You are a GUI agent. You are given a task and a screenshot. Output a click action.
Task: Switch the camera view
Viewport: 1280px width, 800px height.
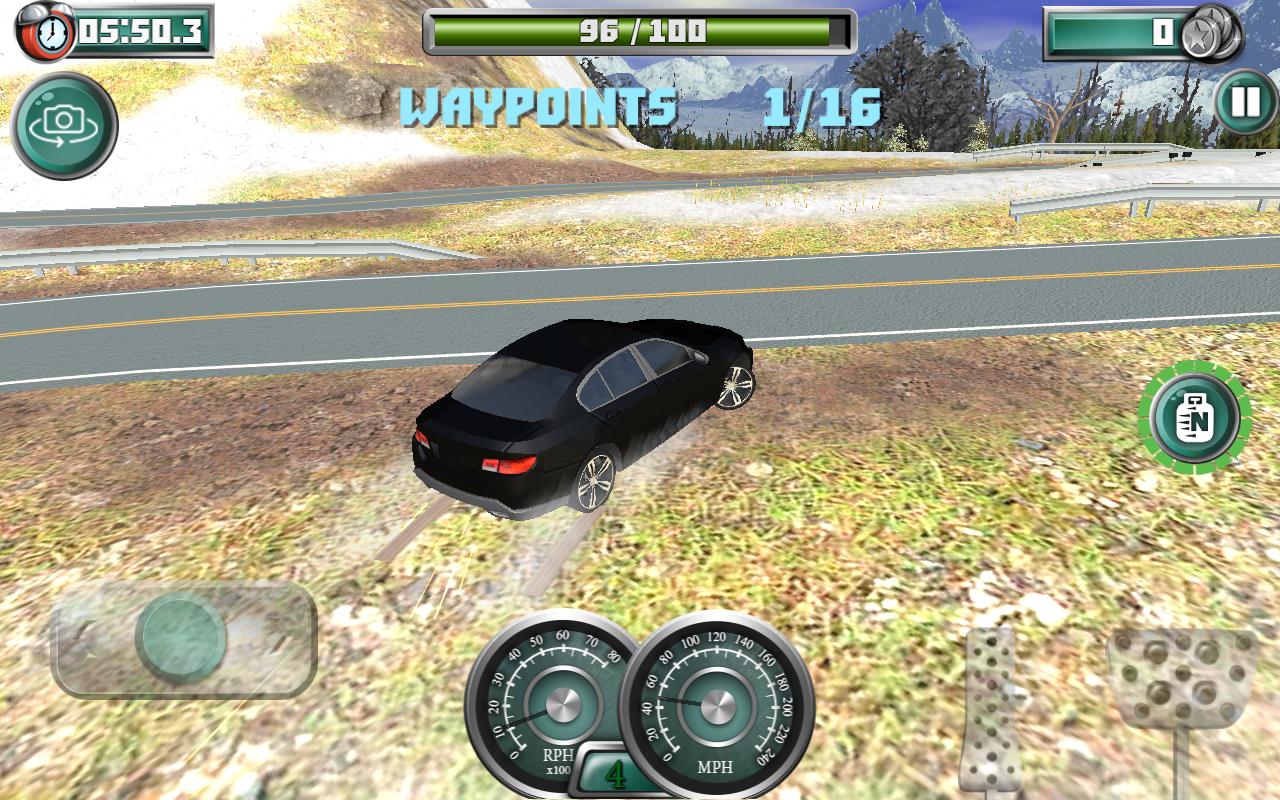tap(64, 125)
